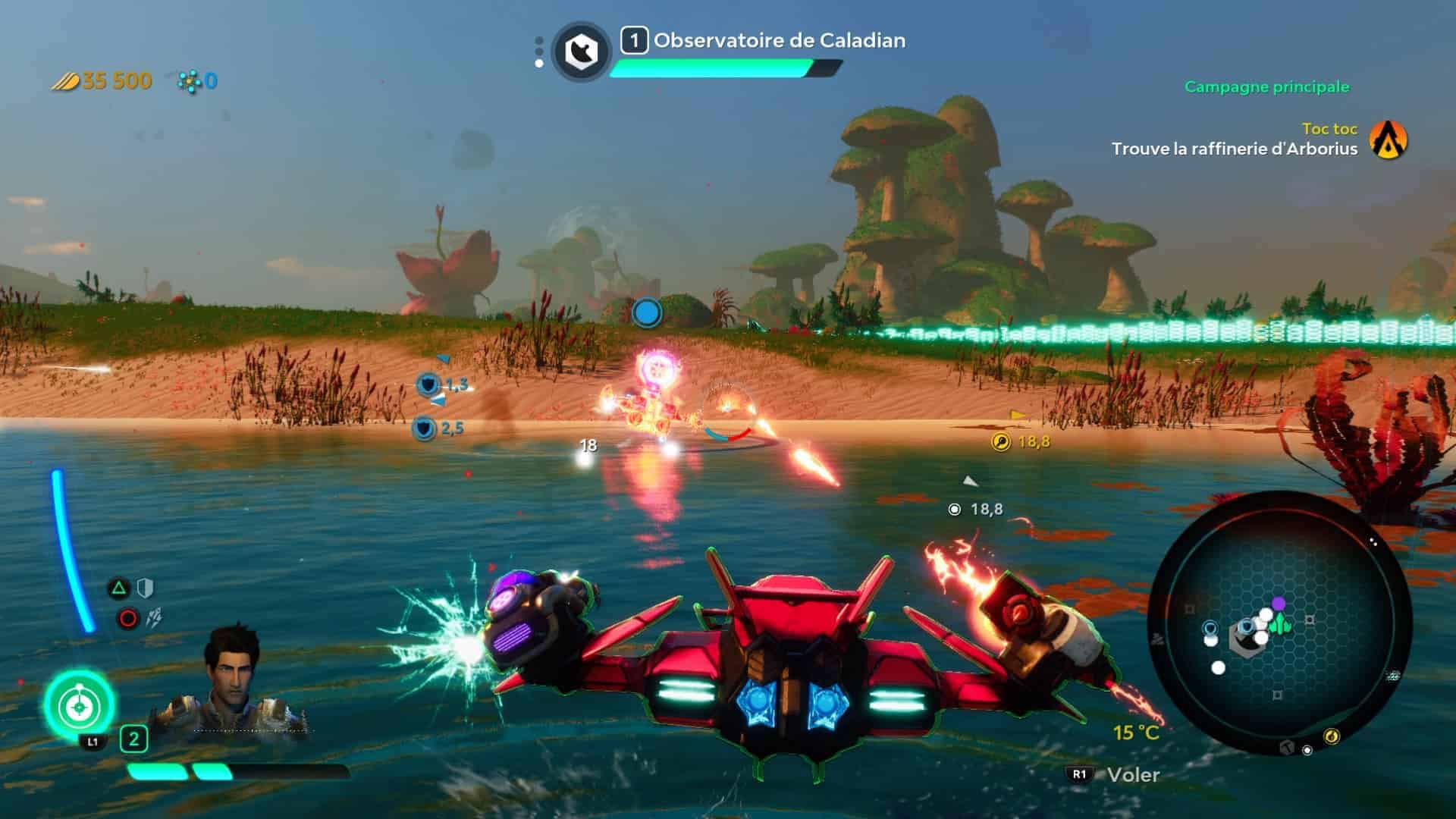Select the shield marker labeled 2,5
Screen dimensions: 1456x819
[x=424, y=429]
